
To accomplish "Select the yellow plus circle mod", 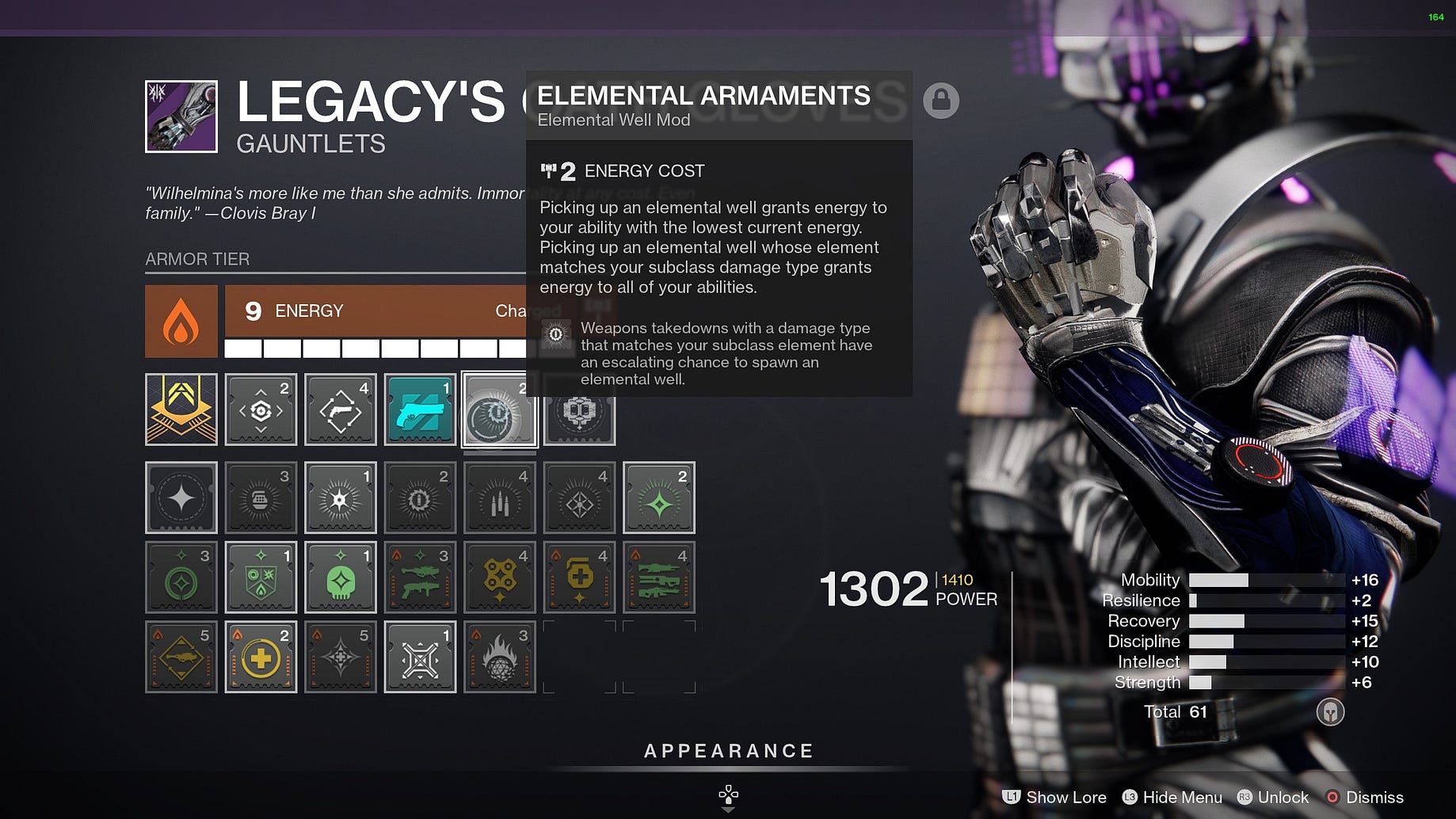I will [x=261, y=657].
